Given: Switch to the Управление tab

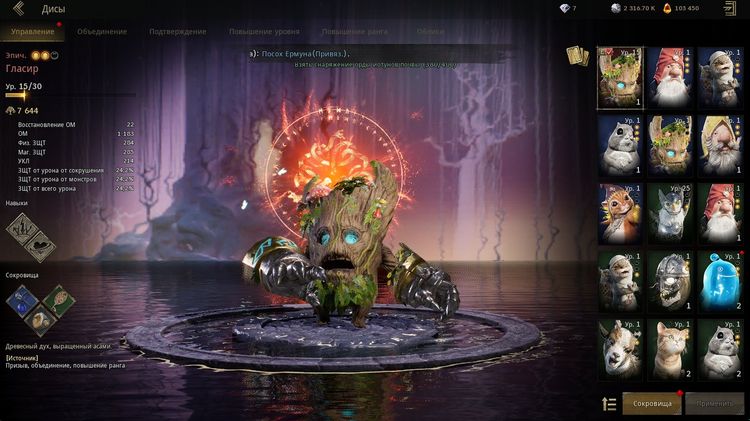Looking at the screenshot, I should pos(32,31).
